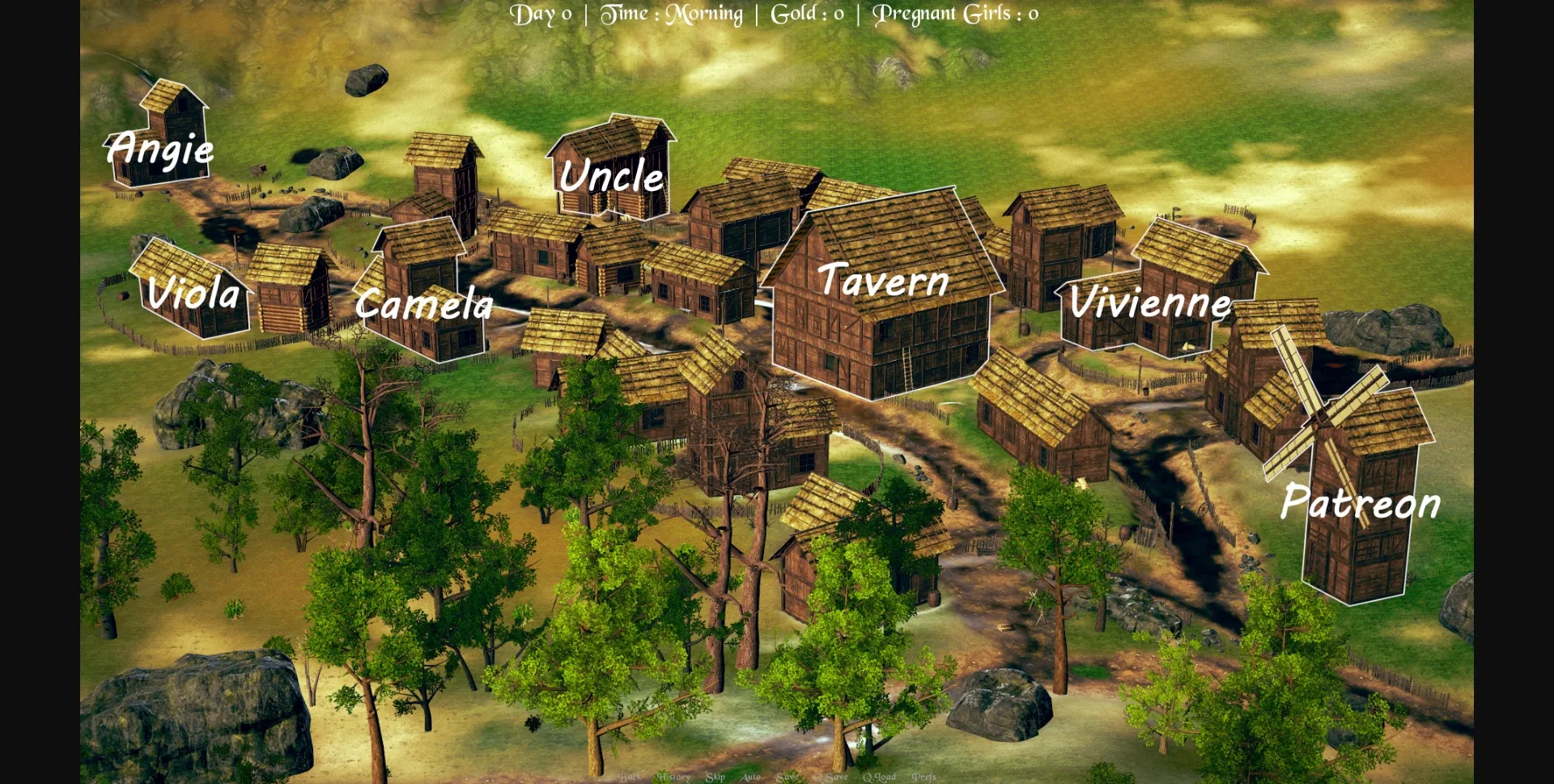The height and width of the screenshot is (784, 1554).
Task: Open the History log
Action: click(x=672, y=778)
